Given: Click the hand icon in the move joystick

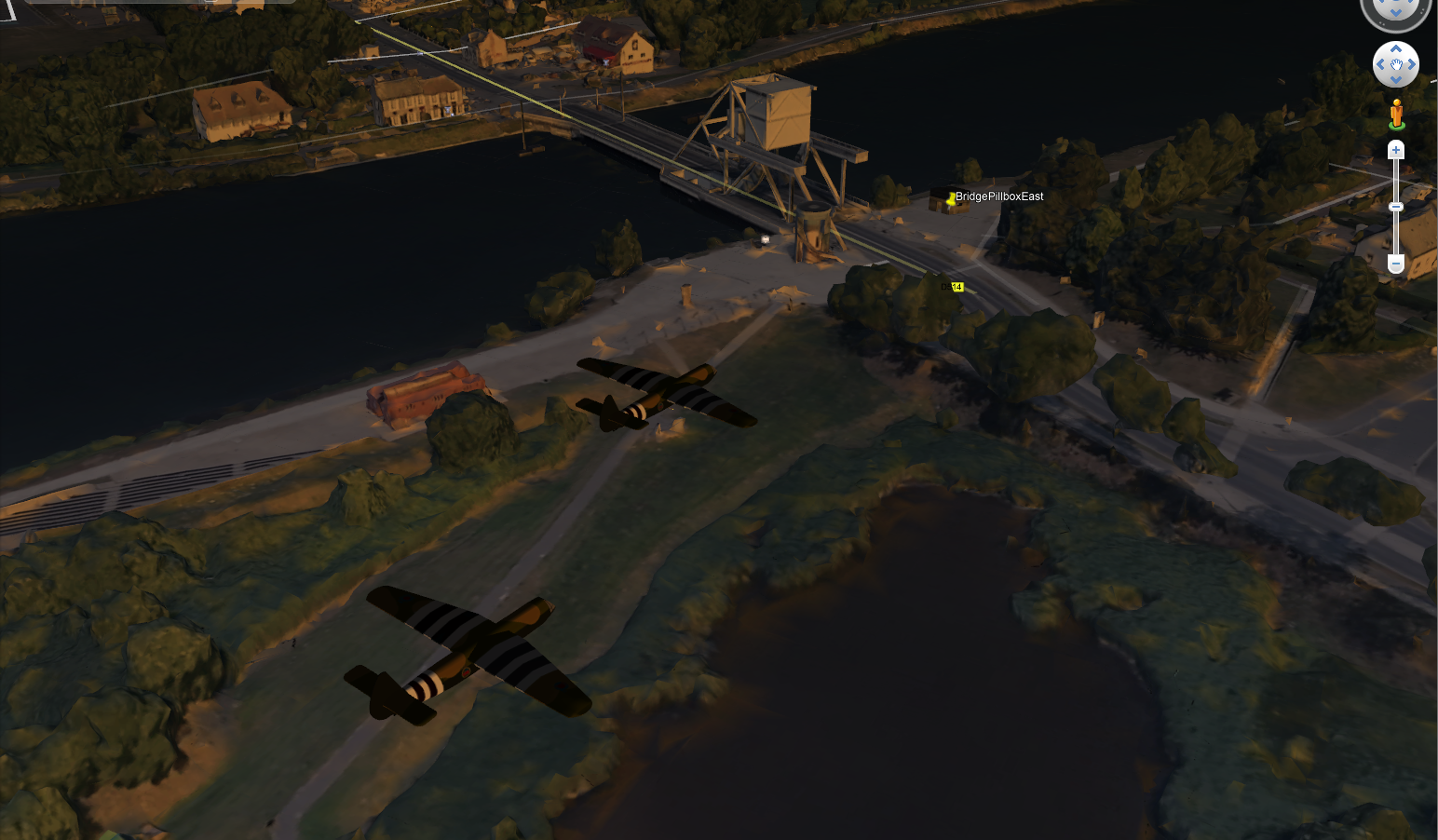Looking at the screenshot, I should 1395,64.
